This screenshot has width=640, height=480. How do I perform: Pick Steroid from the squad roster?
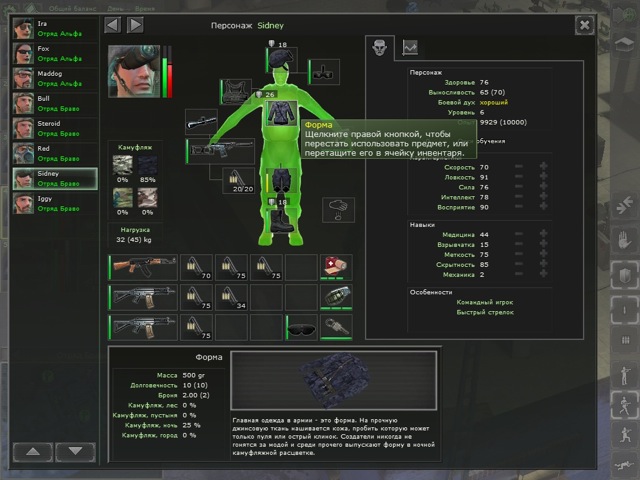click(x=54, y=128)
